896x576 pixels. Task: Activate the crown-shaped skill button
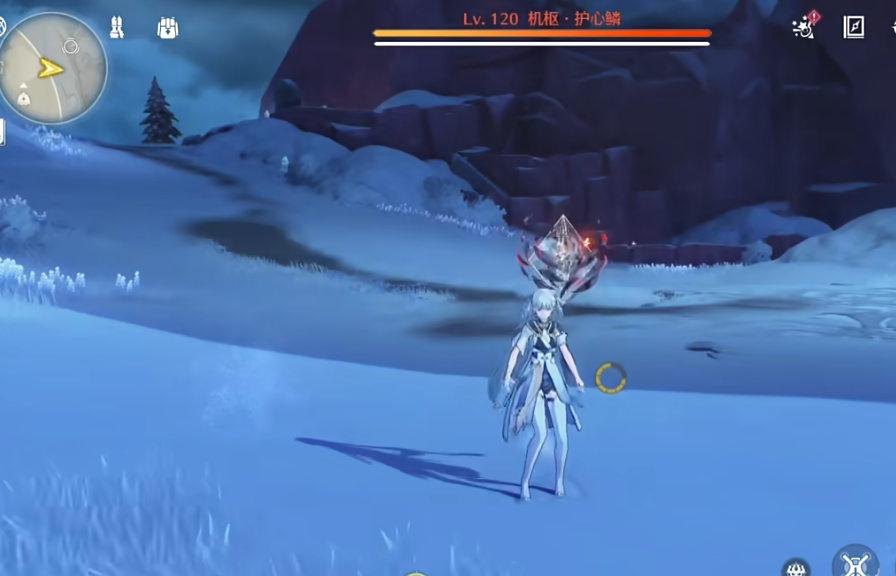[x=797, y=568]
